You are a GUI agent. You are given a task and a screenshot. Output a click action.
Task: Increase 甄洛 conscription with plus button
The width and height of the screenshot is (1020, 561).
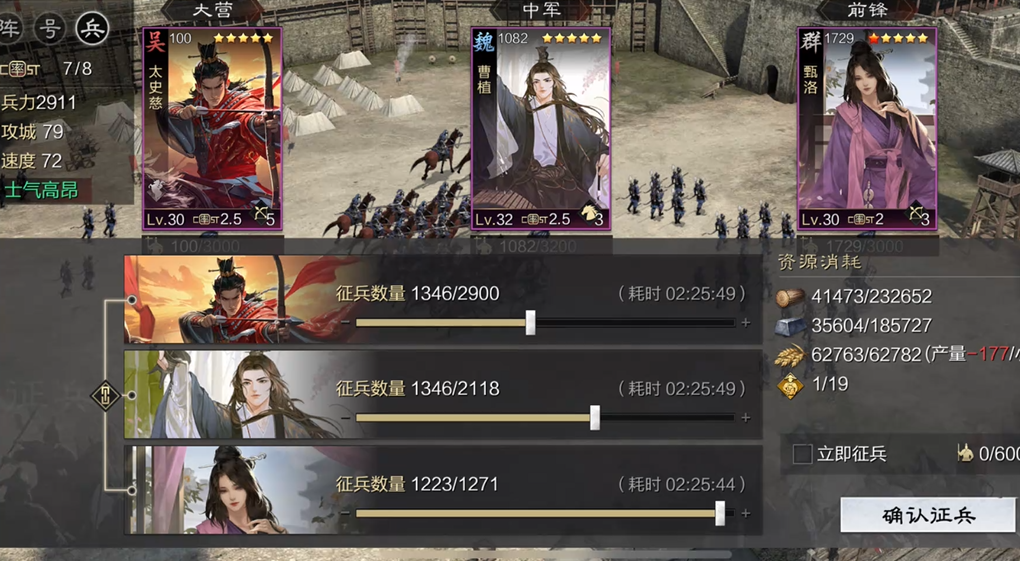coord(745,514)
